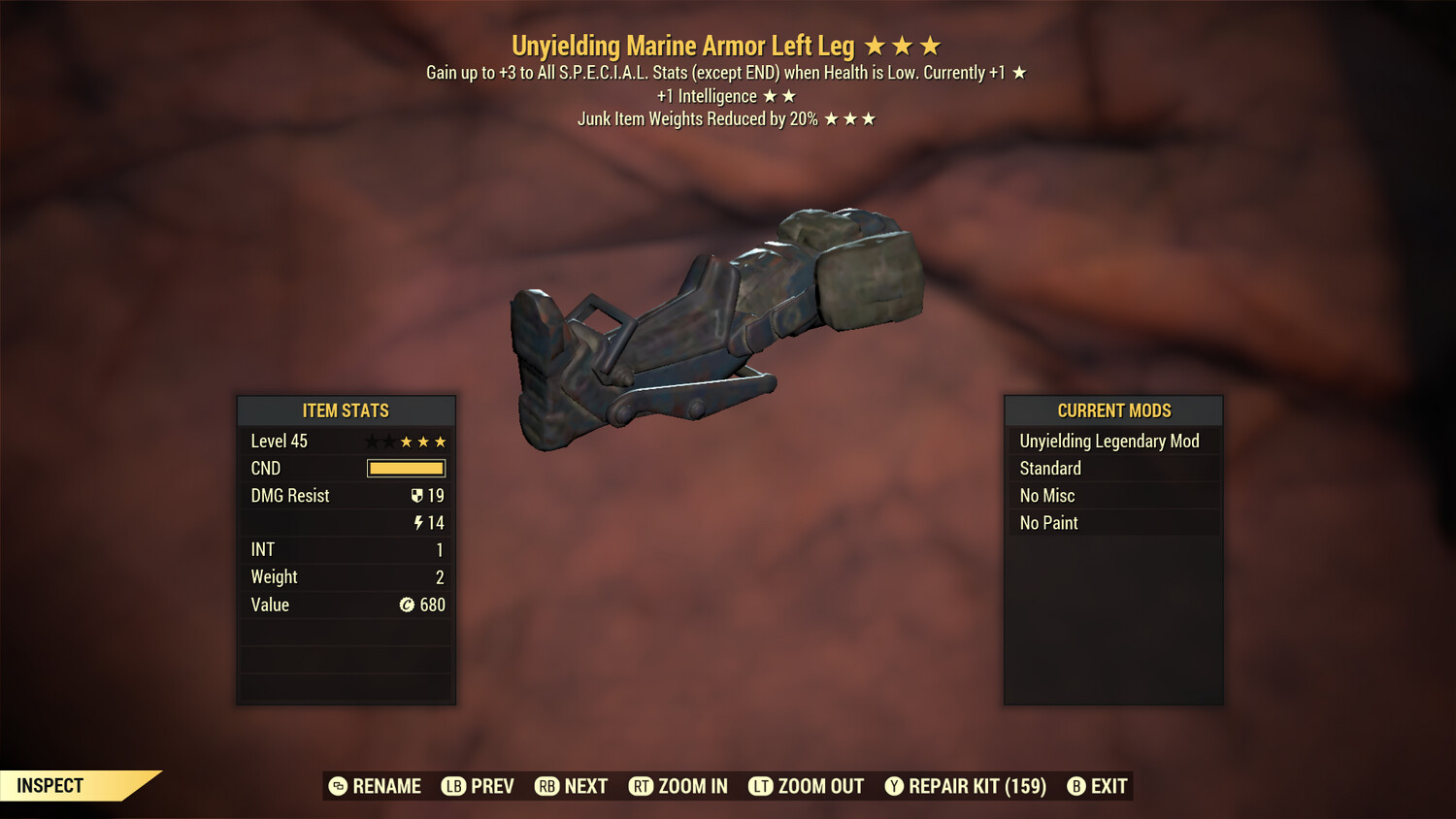This screenshot has width=1456, height=819.
Task: Exit the inspect screen
Action: click(1098, 786)
